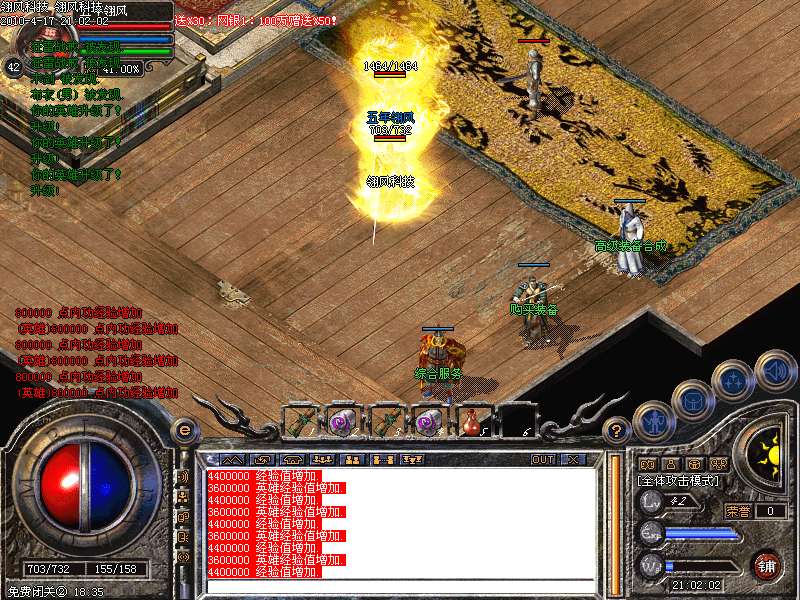This screenshot has height=600, width=800.
Task: Use the purple scroll in belt slot 4
Action: coord(428,422)
